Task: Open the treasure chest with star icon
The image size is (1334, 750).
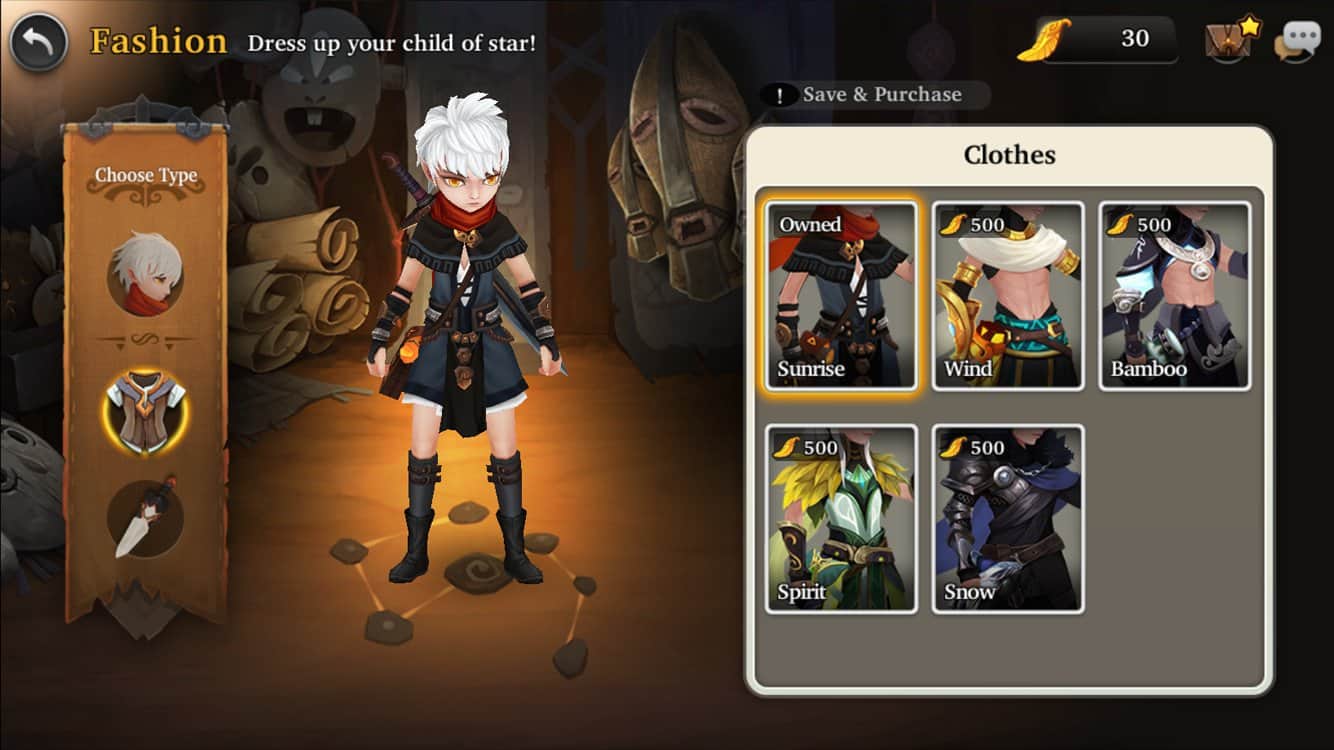Action: tap(1232, 40)
